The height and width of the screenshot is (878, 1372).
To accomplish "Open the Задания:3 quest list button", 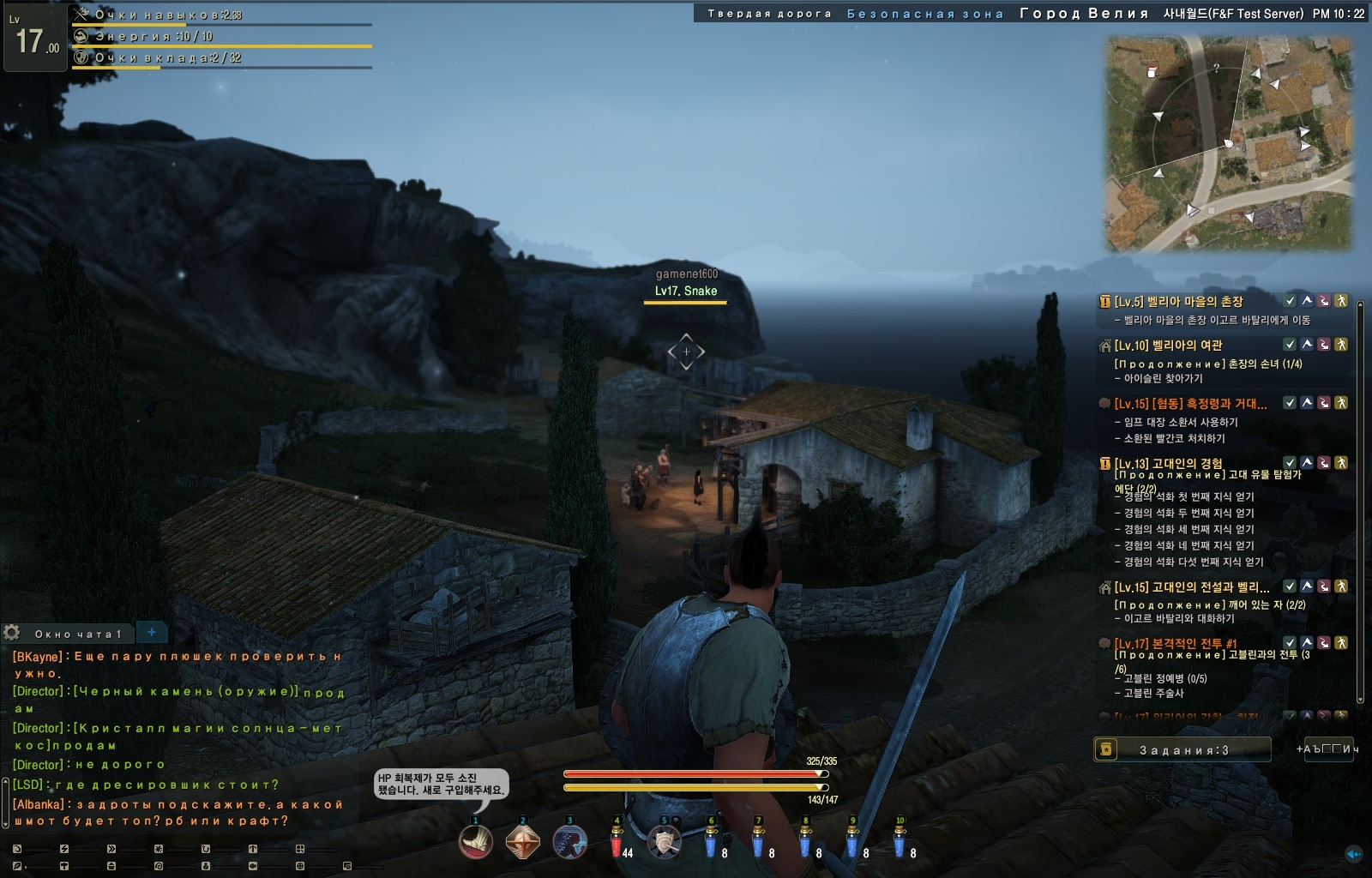I will pos(1182,749).
